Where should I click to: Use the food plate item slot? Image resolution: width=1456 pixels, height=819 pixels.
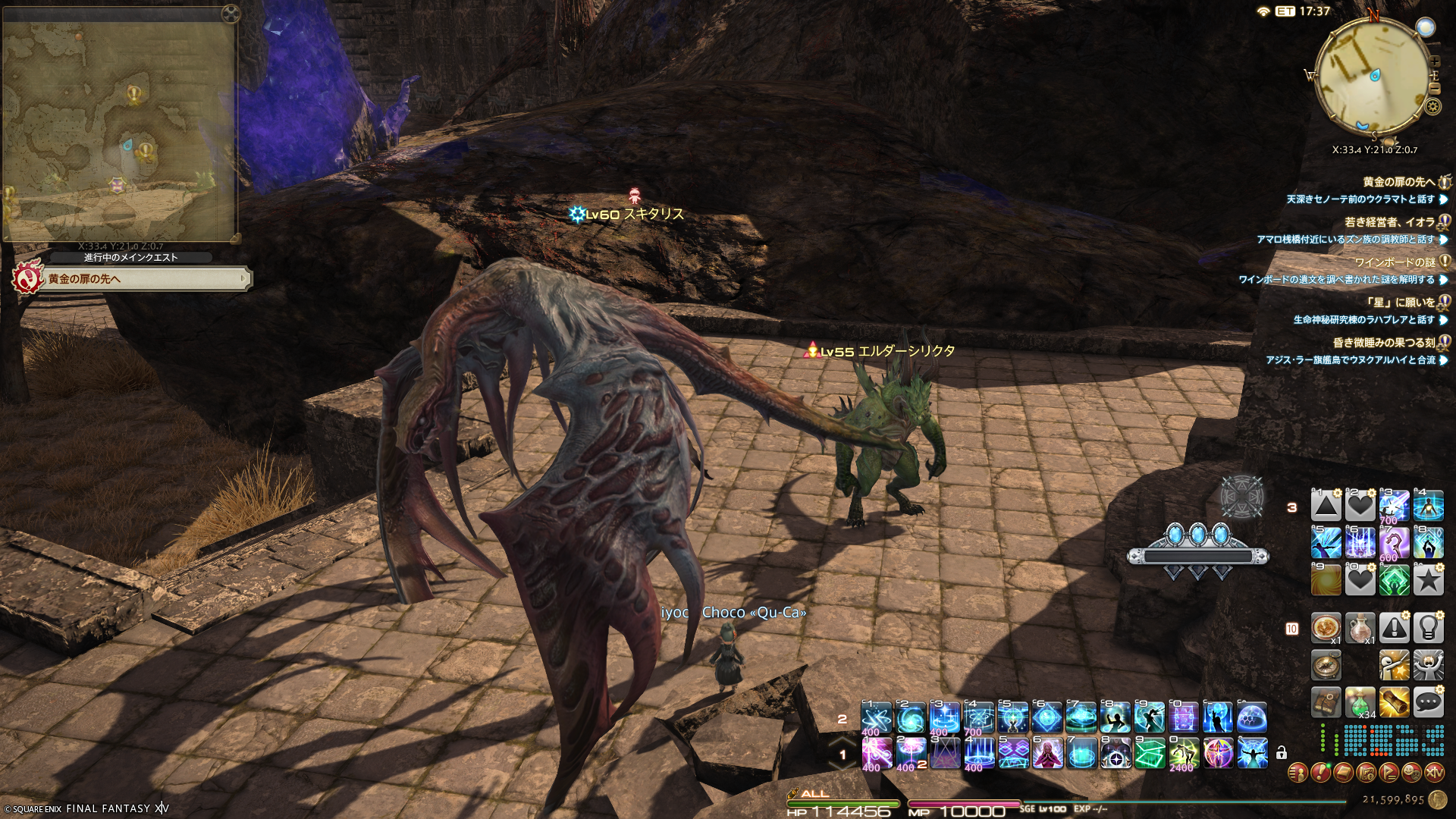[1326, 628]
